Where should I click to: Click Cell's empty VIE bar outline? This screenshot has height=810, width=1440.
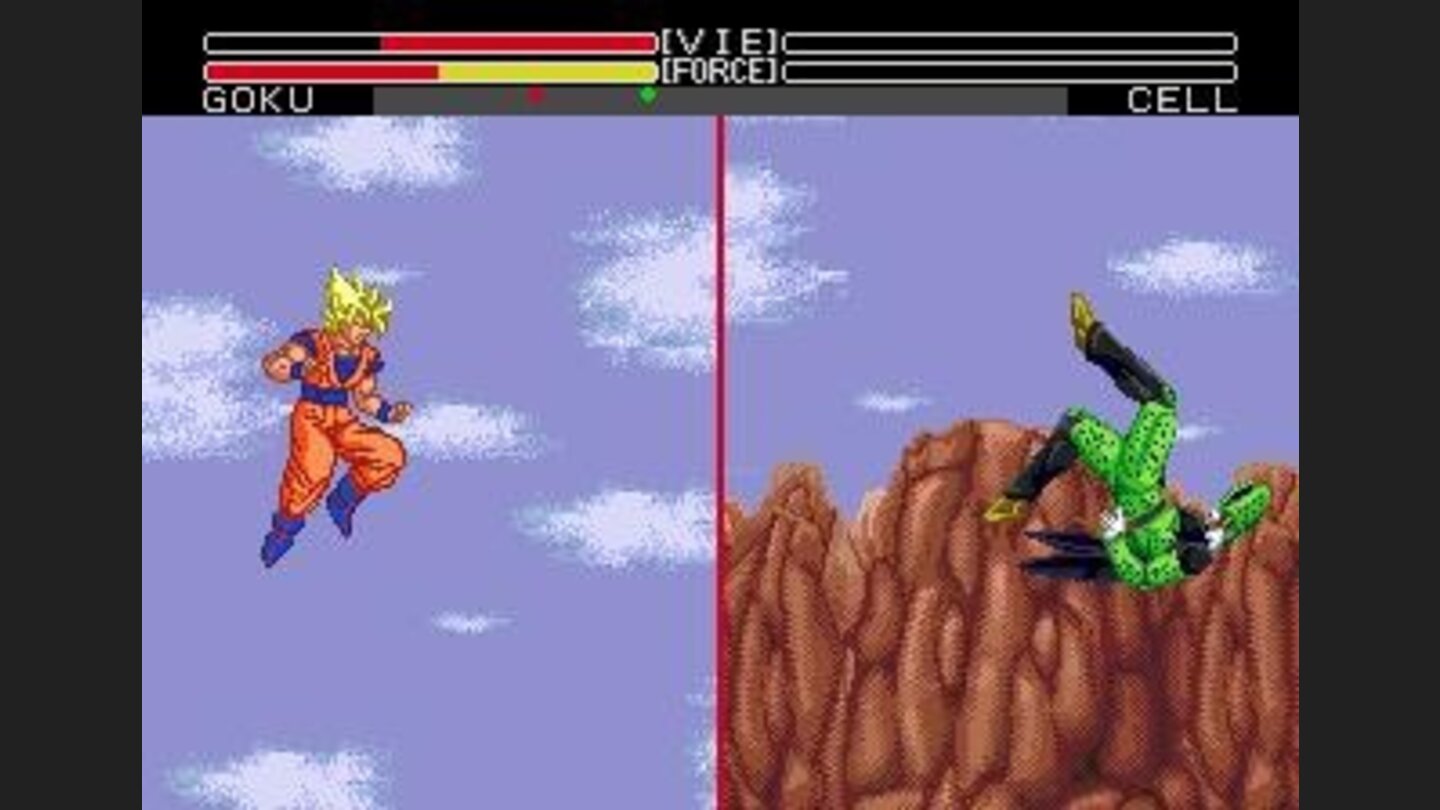[1010, 42]
